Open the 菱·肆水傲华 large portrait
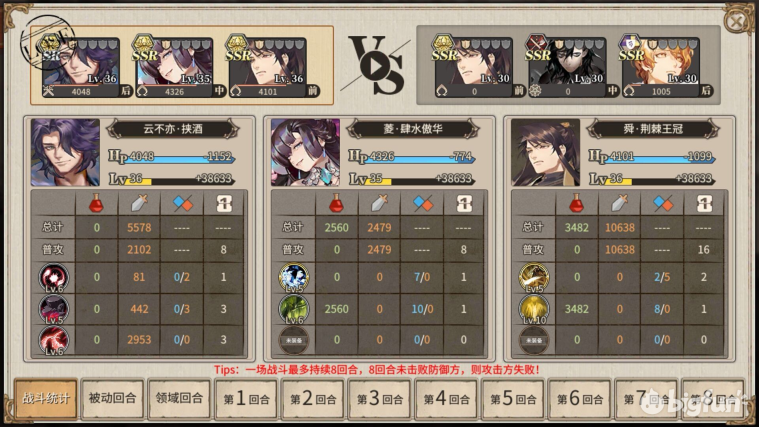 [x=306, y=153]
